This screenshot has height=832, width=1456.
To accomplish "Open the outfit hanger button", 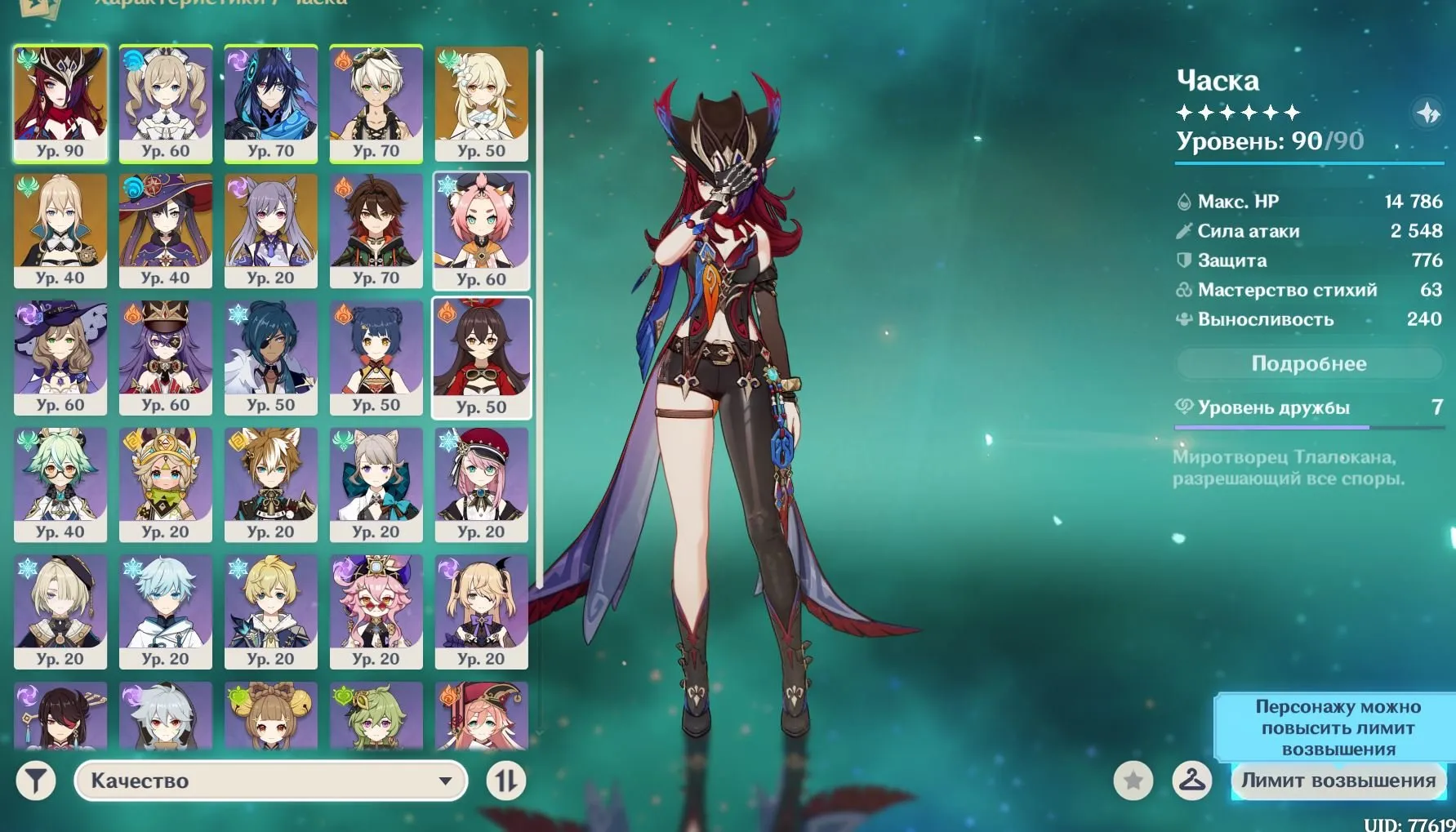I will (x=1191, y=781).
